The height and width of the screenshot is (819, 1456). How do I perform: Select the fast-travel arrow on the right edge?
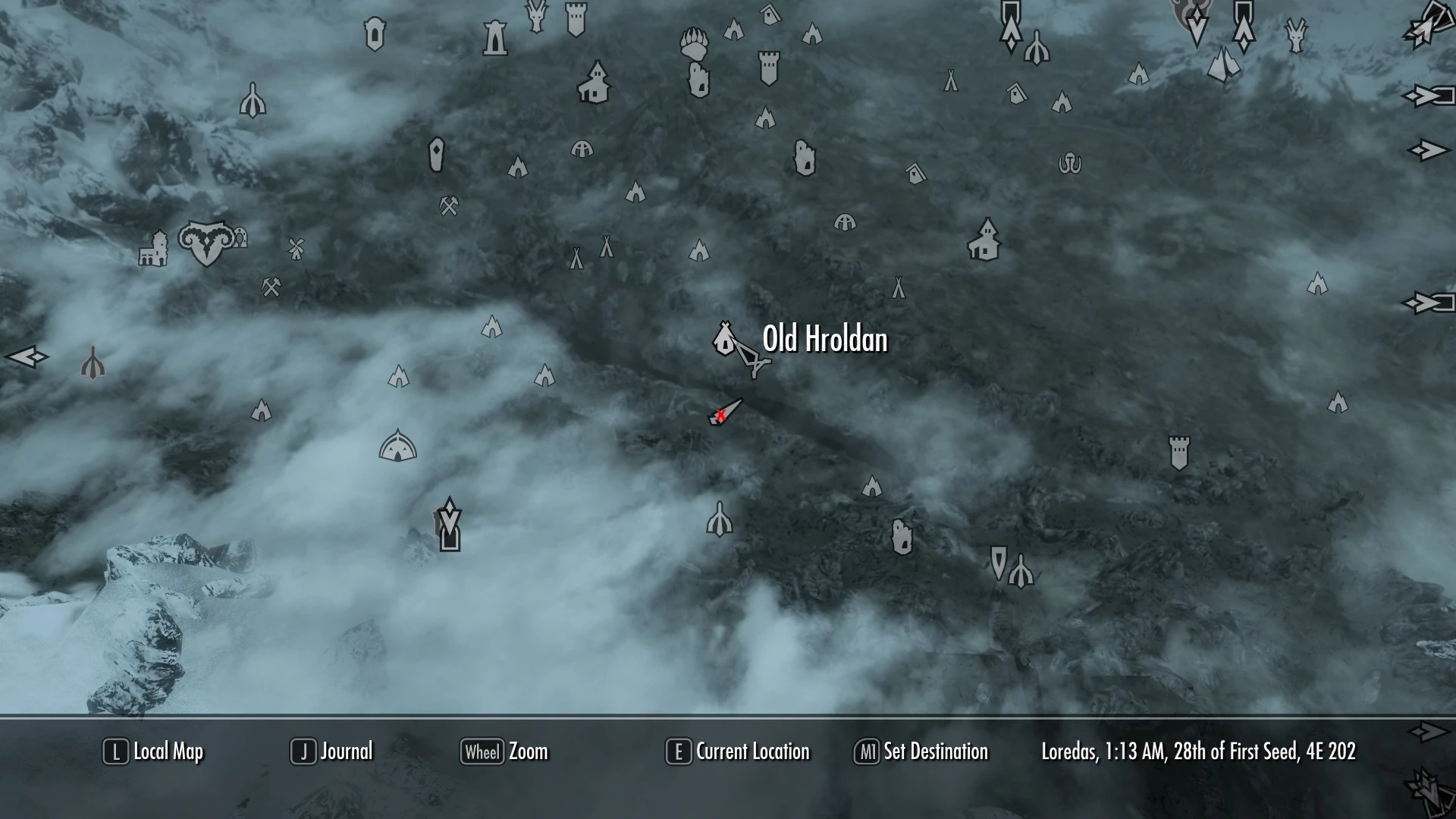(x=1429, y=152)
